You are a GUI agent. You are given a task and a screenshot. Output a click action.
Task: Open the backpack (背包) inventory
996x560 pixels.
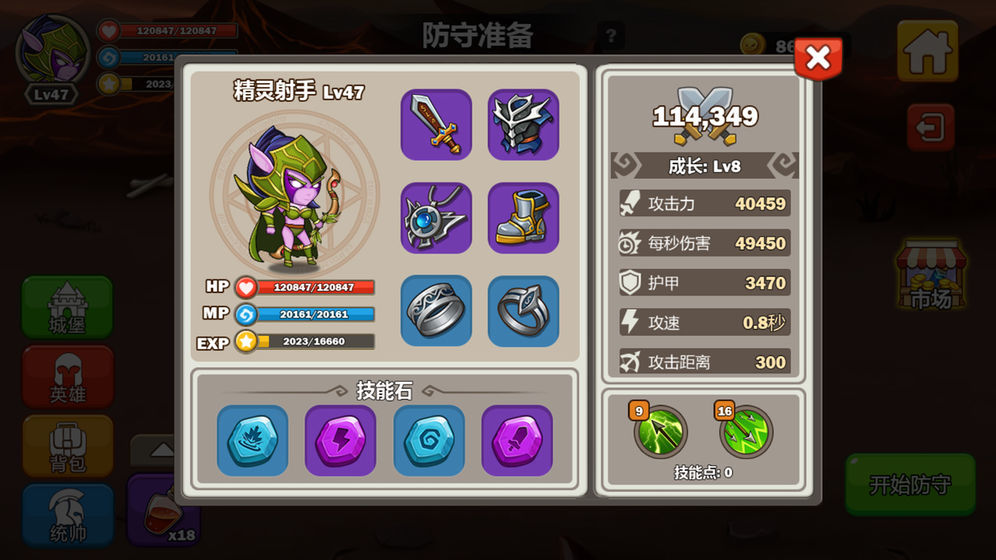click(x=67, y=447)
